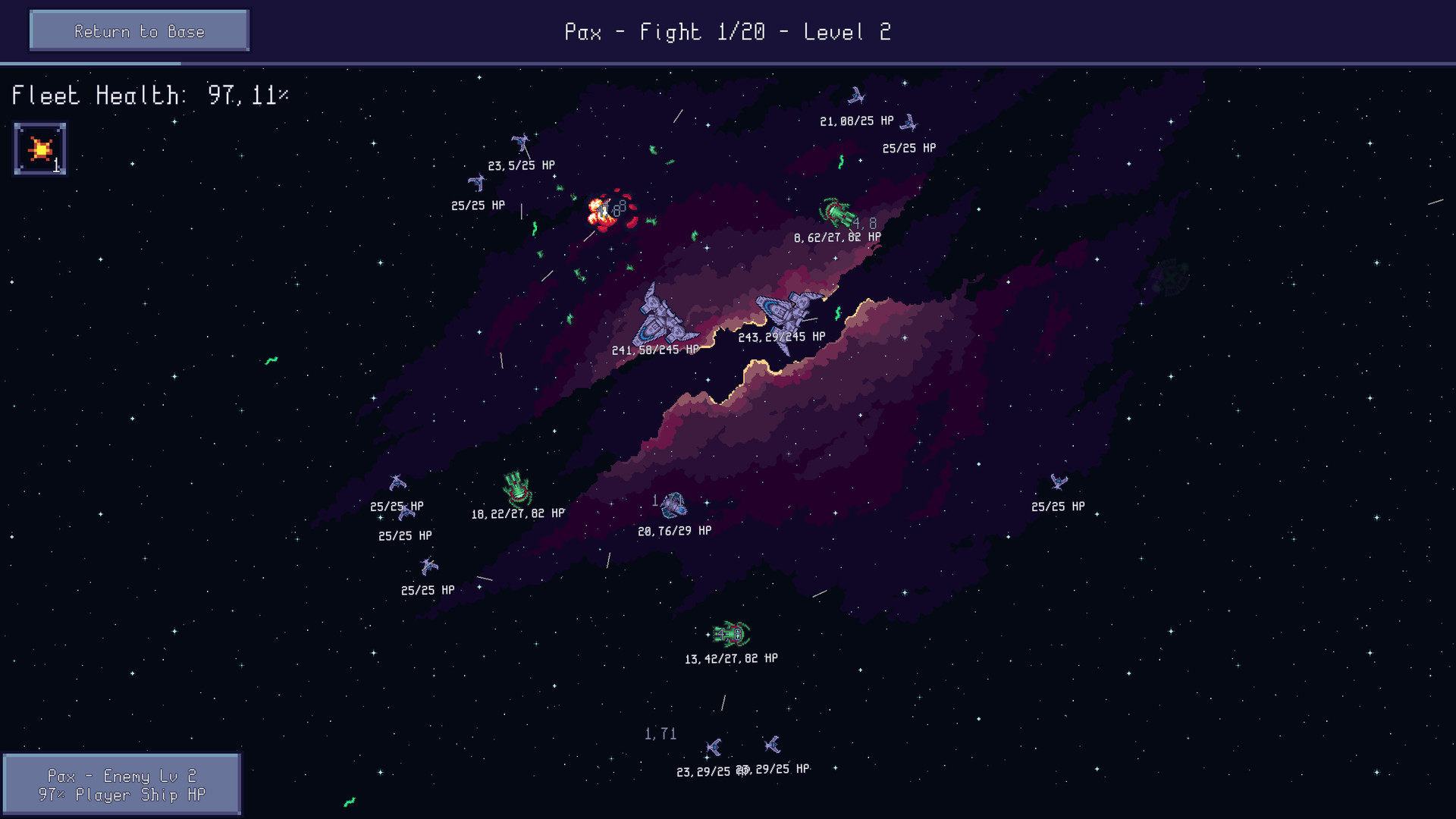Click the left-side fighter at 25/25 HP
Viewport: 1456px width, 819px height.
tap(398, 484)
